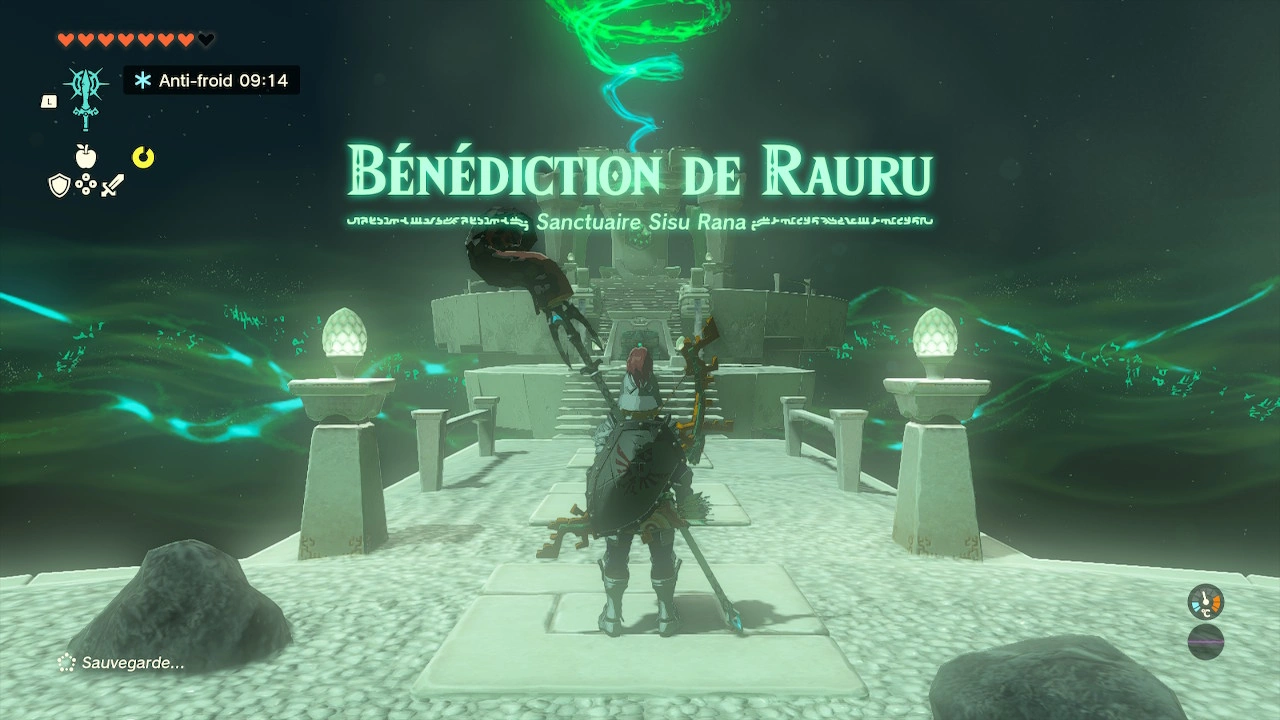This screenshot has height=720, width=1280.
Task: Open the sword weapon quick-select shortcut
Action: click(x=112, y=185)
